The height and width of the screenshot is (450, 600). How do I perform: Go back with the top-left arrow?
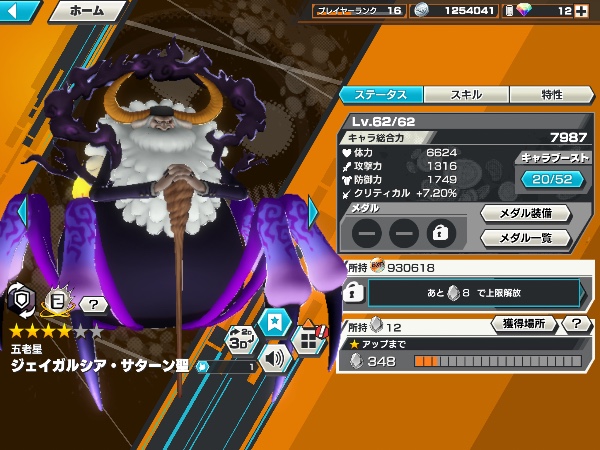20,13
